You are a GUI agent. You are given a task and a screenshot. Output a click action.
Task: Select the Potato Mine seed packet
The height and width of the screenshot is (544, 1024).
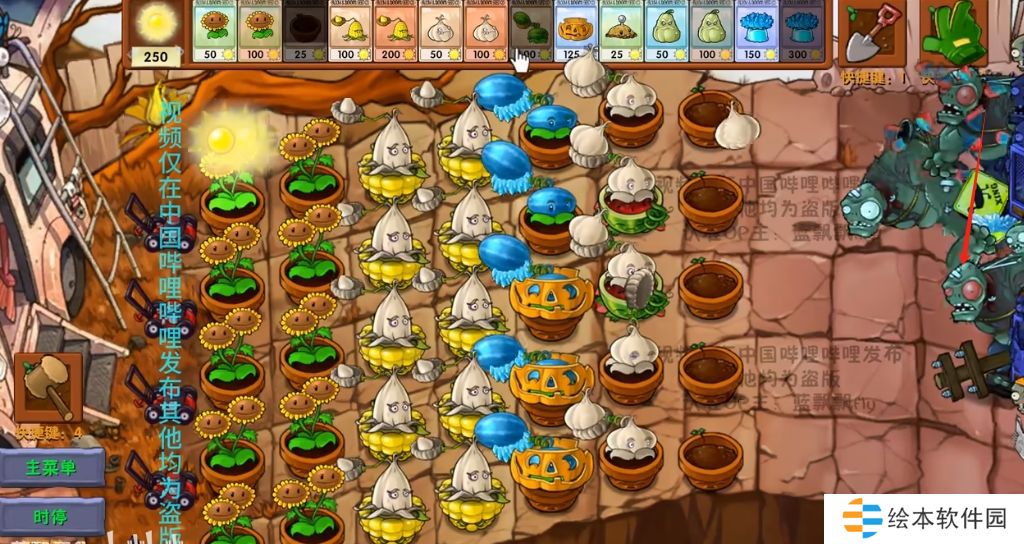tap(621, 32)
